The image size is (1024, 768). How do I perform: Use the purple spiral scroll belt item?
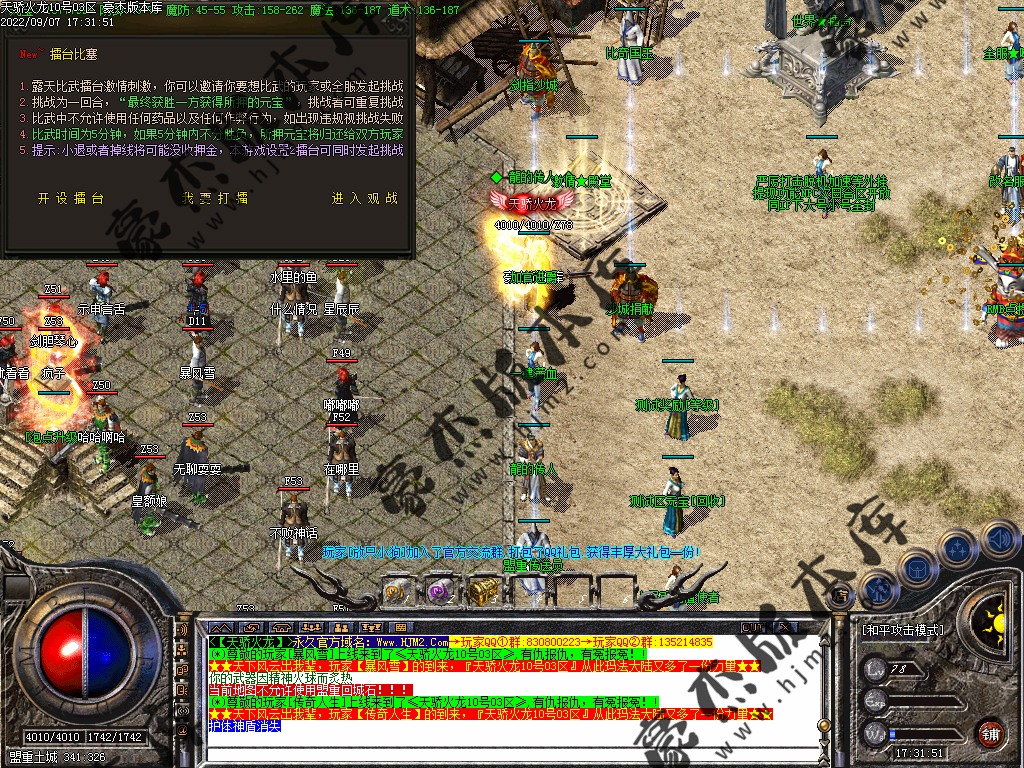(x=441, y=591)
